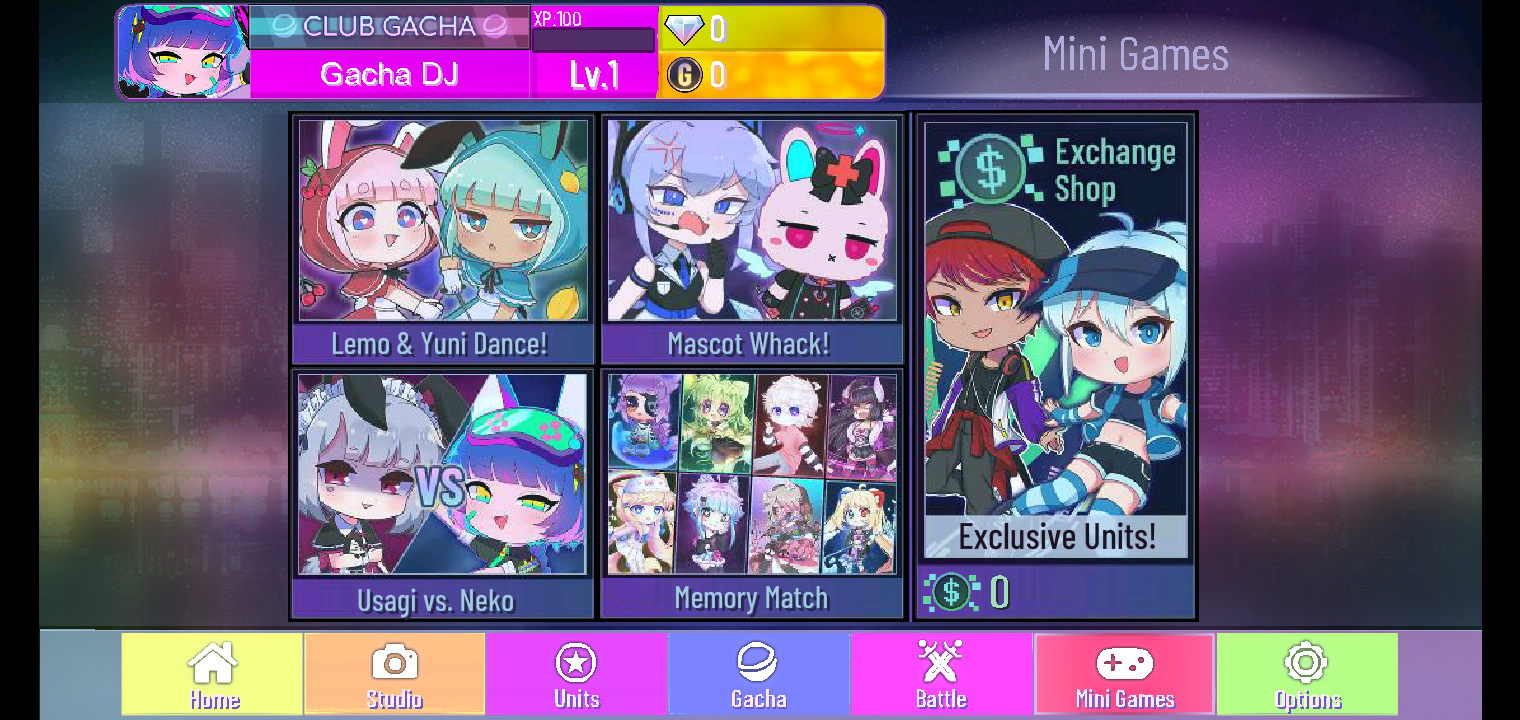The width and height of the screenshot is (1520, 720).
Task: Select the Home menu item
Action: click(x=211, y=673)
